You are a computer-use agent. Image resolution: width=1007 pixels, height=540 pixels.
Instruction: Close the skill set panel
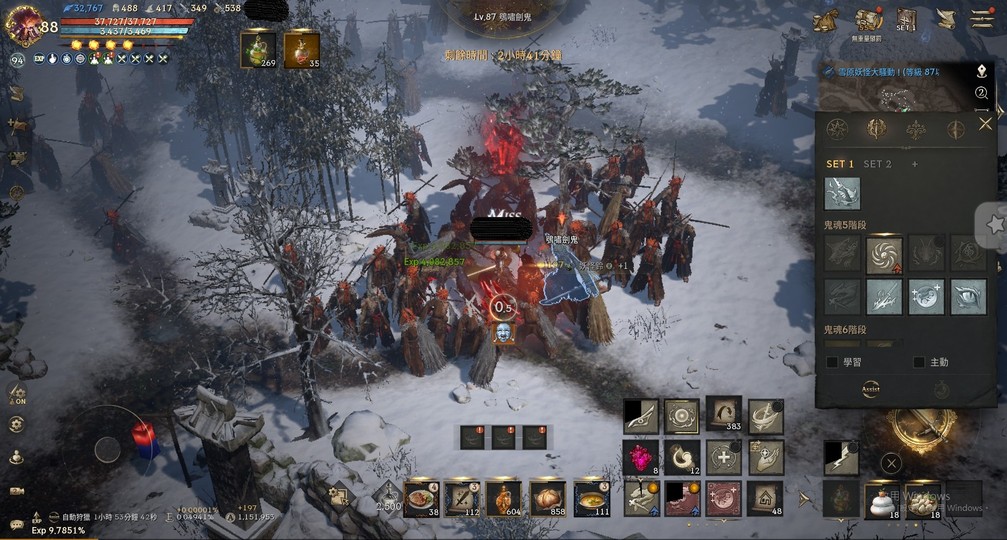[x=985, y=124]
